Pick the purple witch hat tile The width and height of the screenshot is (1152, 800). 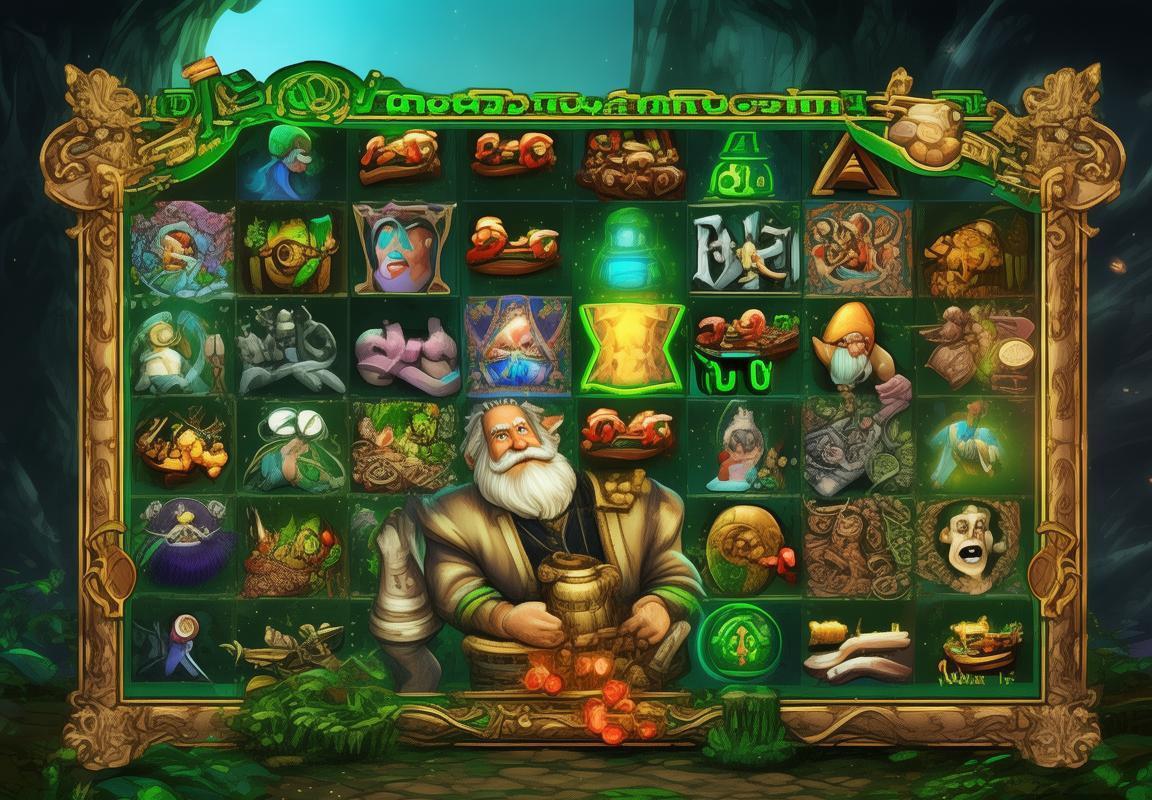click(x=182, y=545)
